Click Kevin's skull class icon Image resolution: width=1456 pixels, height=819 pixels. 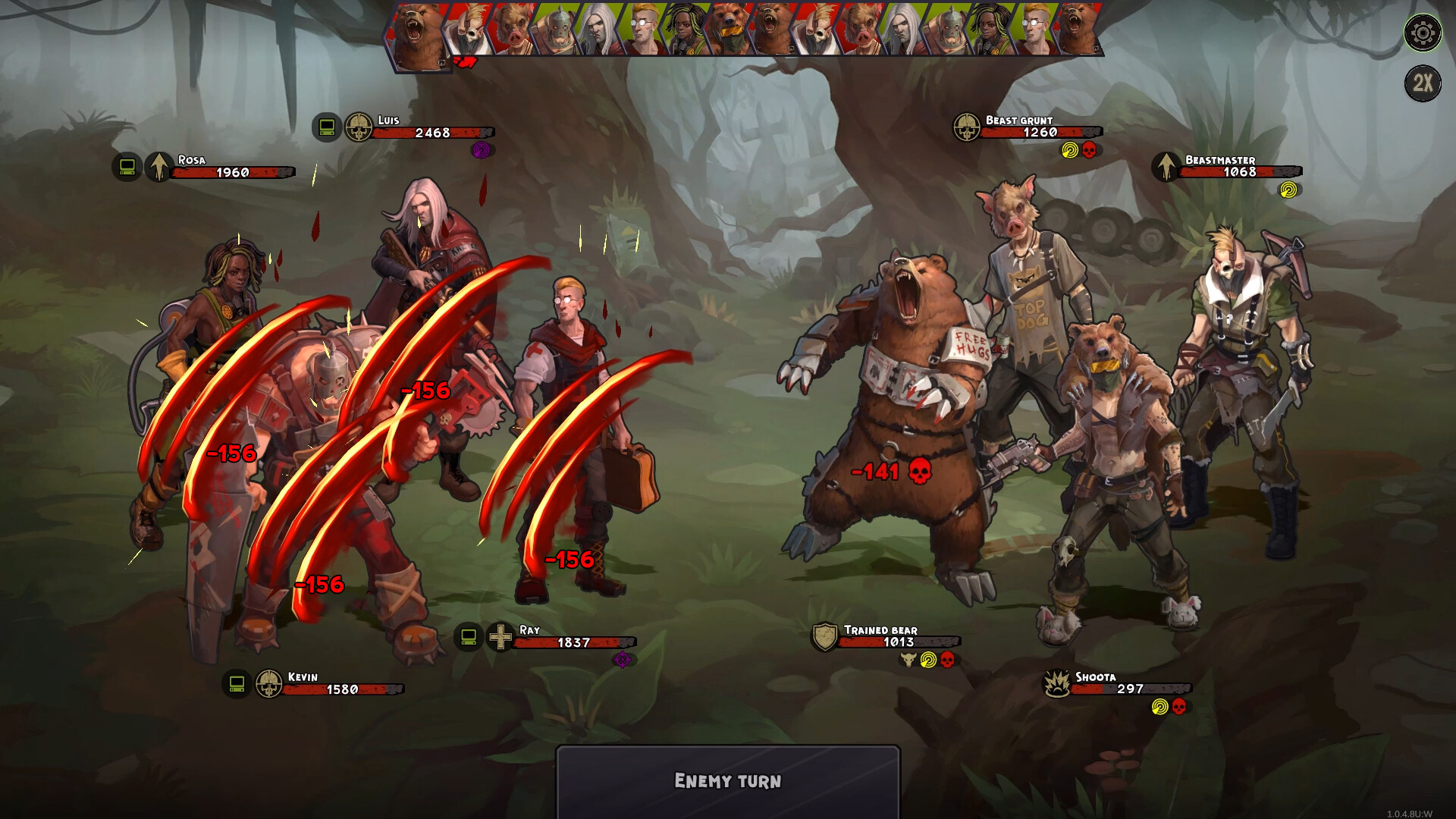(268, 683)
